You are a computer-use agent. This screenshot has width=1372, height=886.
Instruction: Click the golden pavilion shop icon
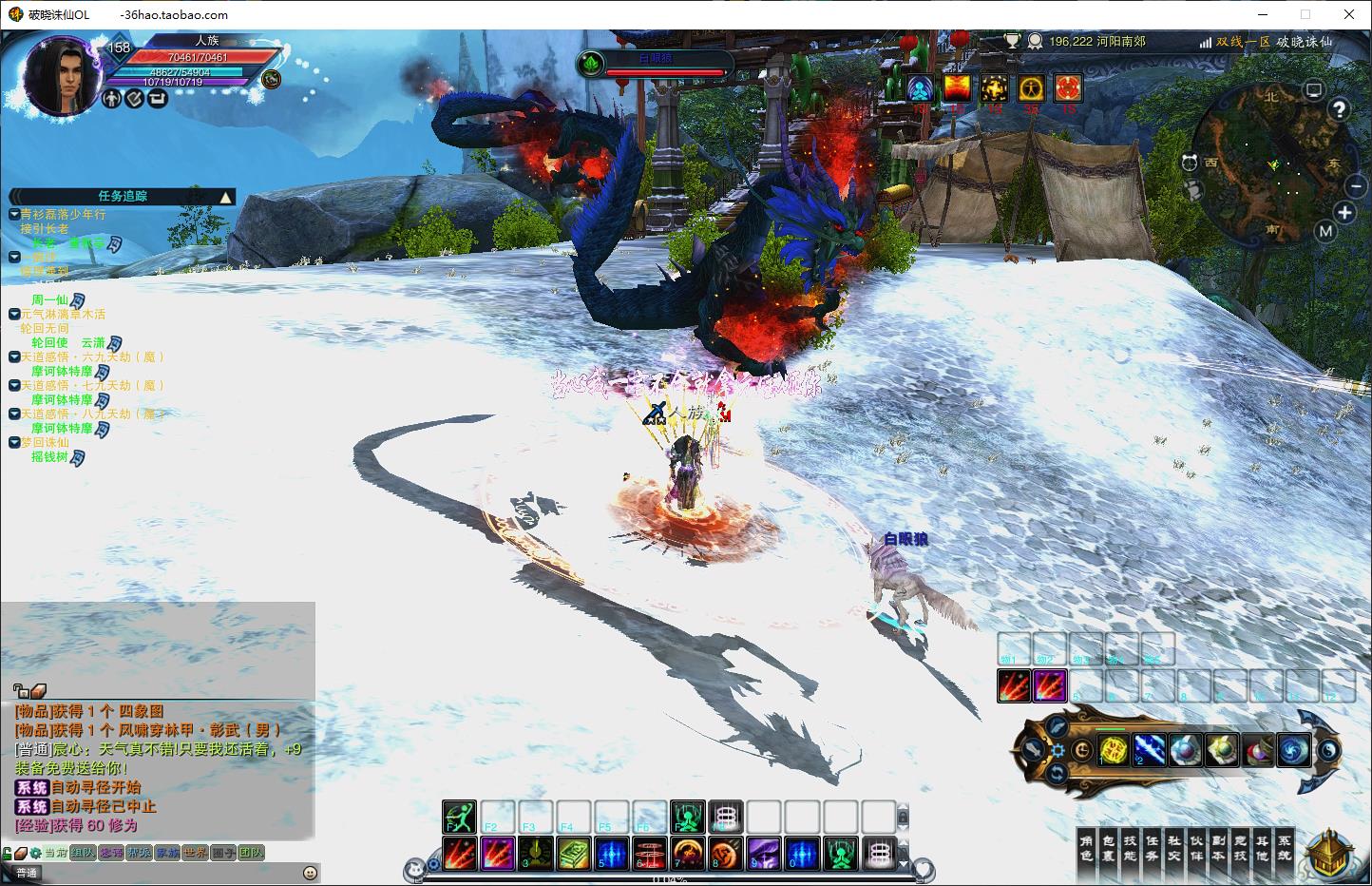click(1330, 852)
